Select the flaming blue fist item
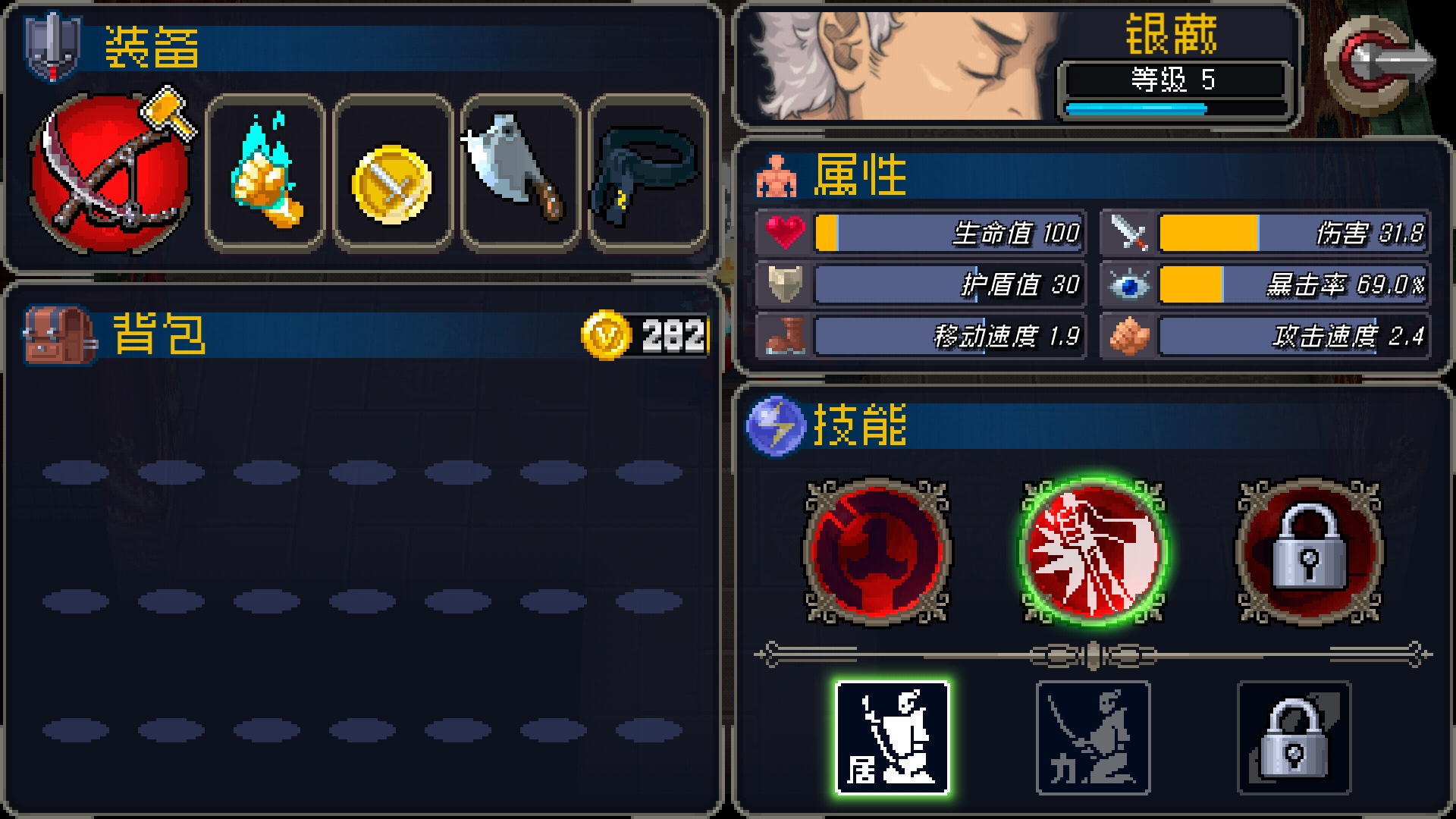The height and width of the screenshot is (819, 1456). pyautogui.click(x=265, y=173)
